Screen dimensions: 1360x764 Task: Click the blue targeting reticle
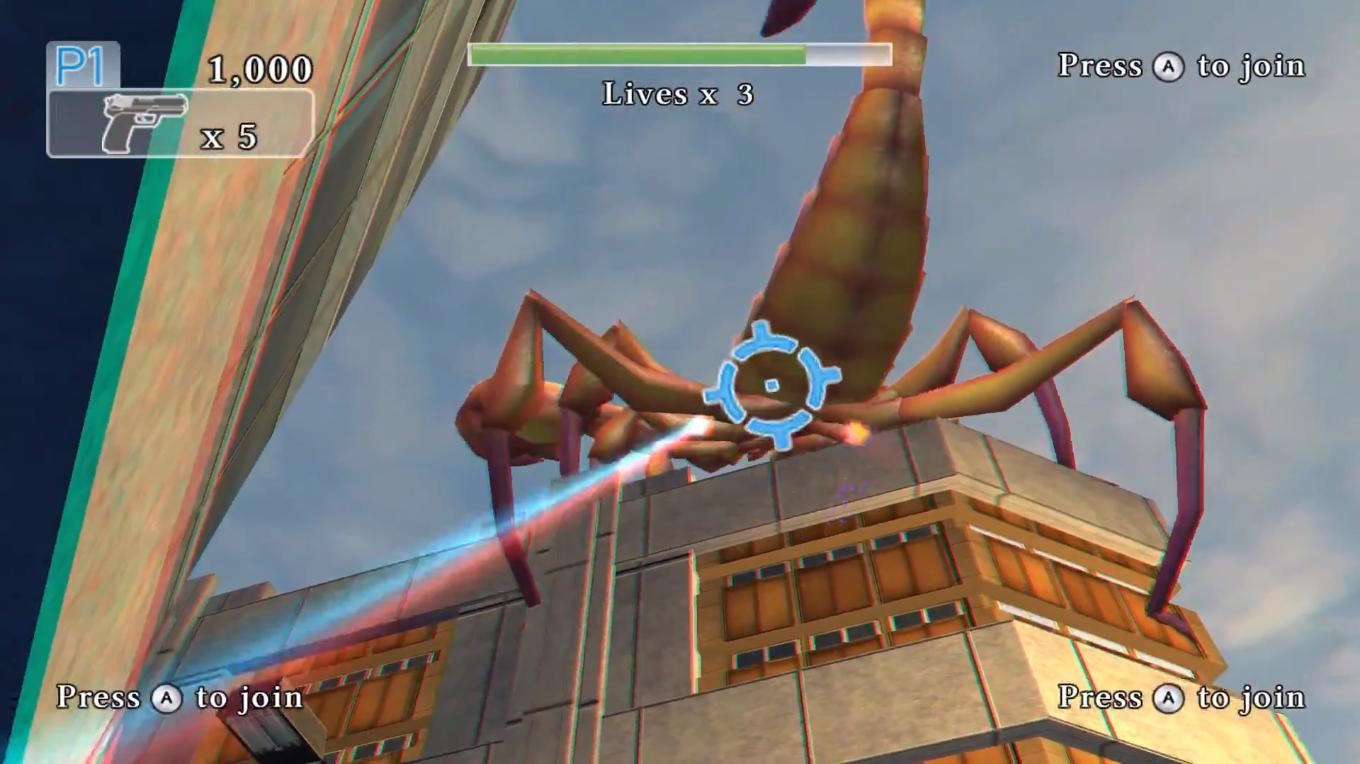[771, 385]
